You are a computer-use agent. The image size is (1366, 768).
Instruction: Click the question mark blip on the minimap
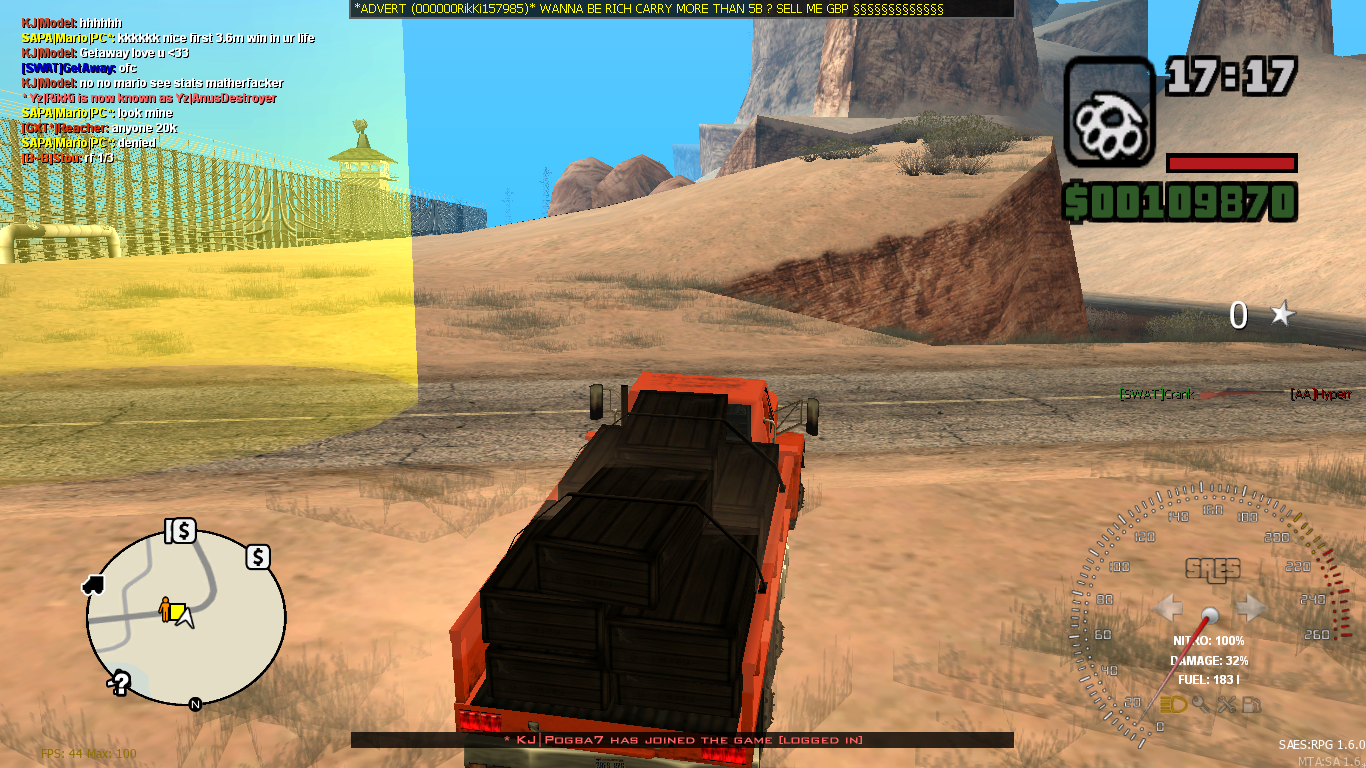click(121, 681)
